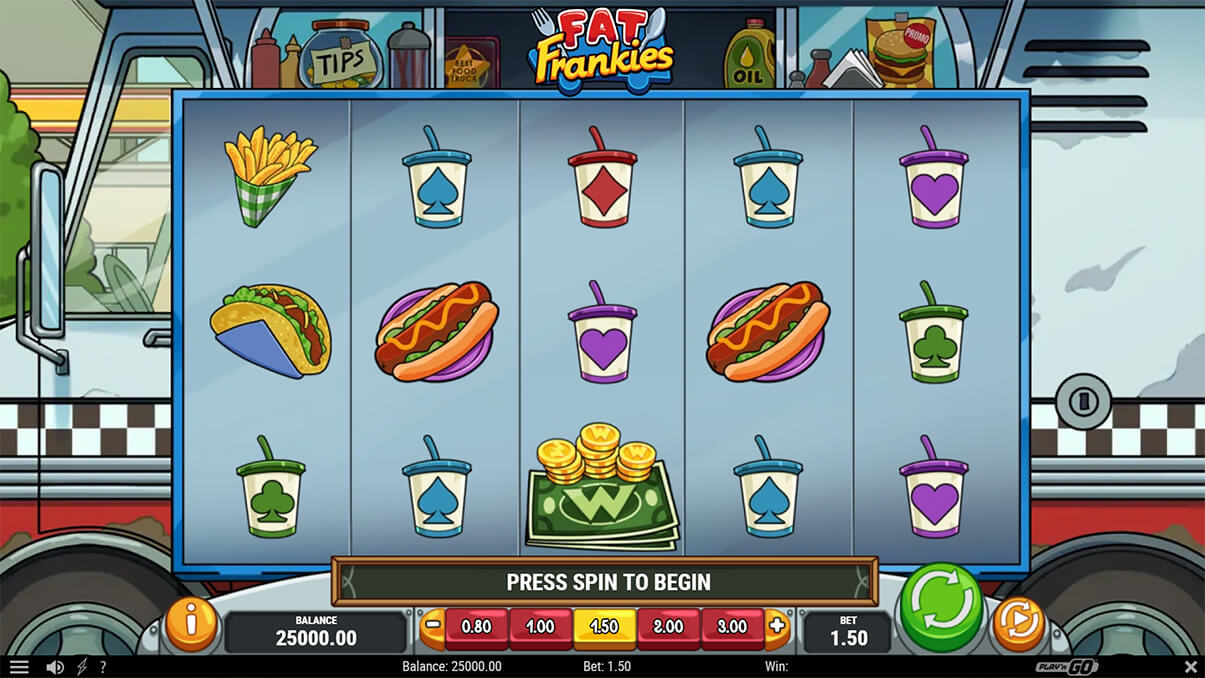Select the highlighted 1.50 bet value
This screenshot has height=678, width=1205.
[604, 628]
